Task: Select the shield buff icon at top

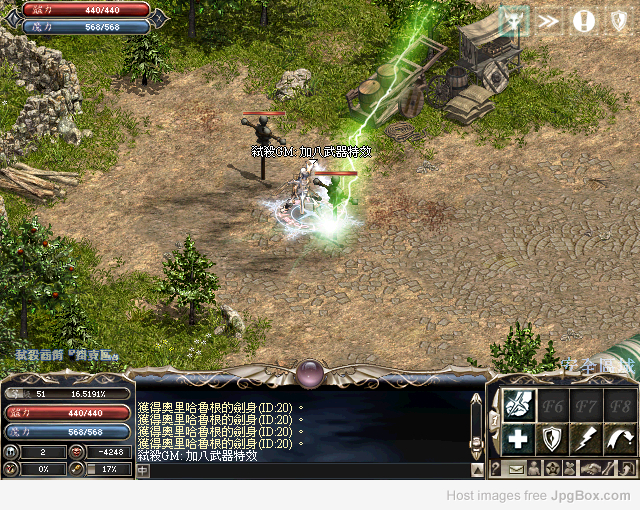Action: tap(617, 20)
